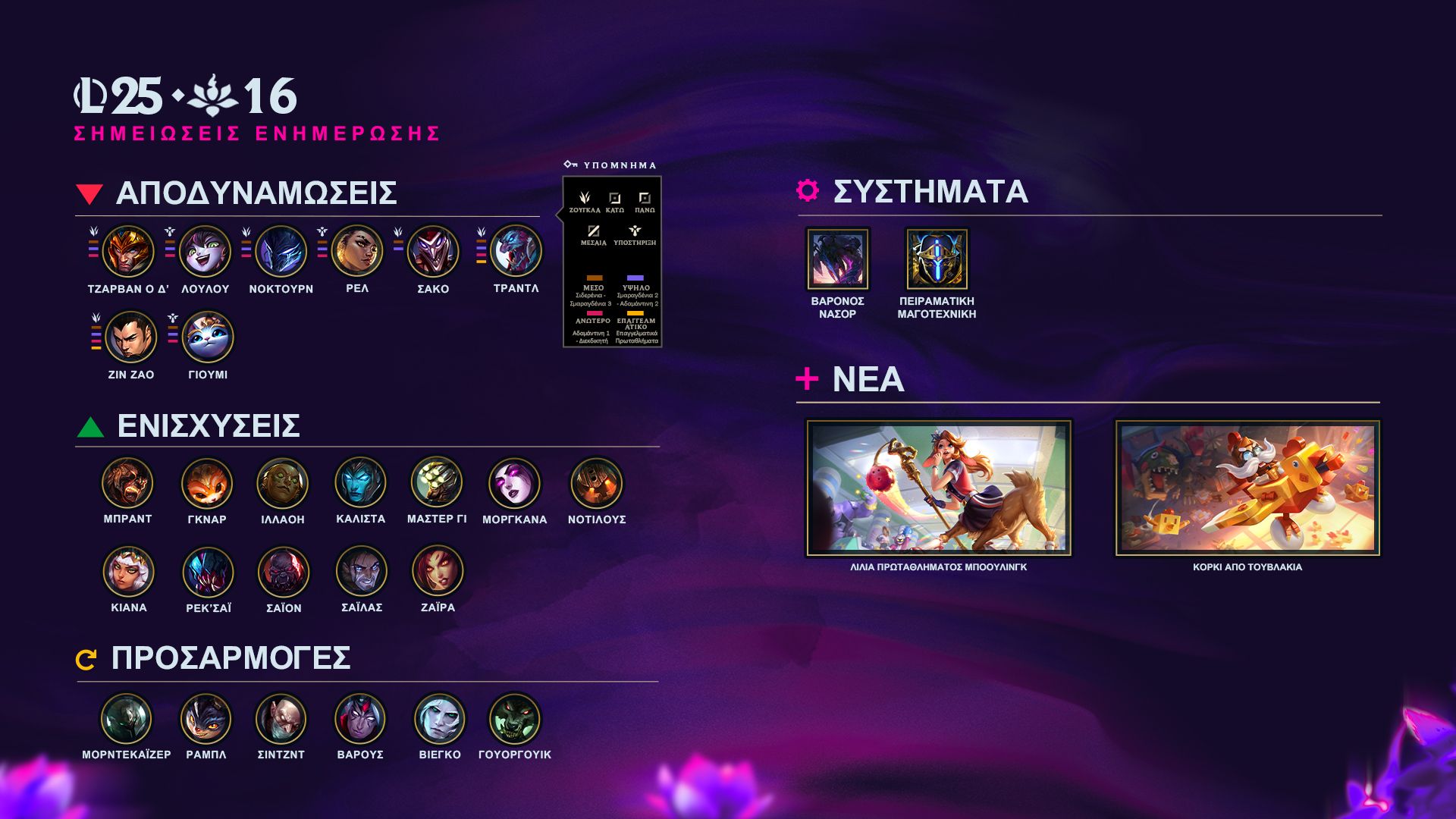Choose the Nocturne nerf portrait
1456x819 pixels.
click(x=281, y=252)
